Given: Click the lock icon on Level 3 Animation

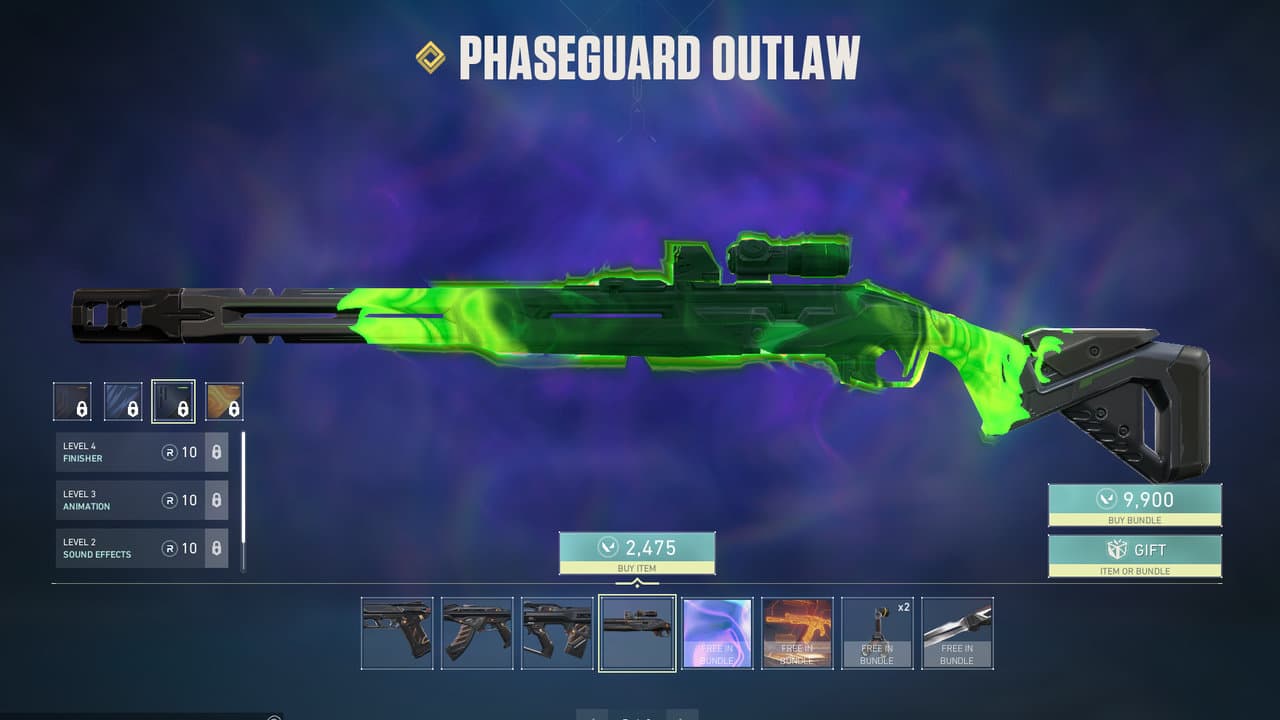Looking at the screenshot, I should click(217, 500).
